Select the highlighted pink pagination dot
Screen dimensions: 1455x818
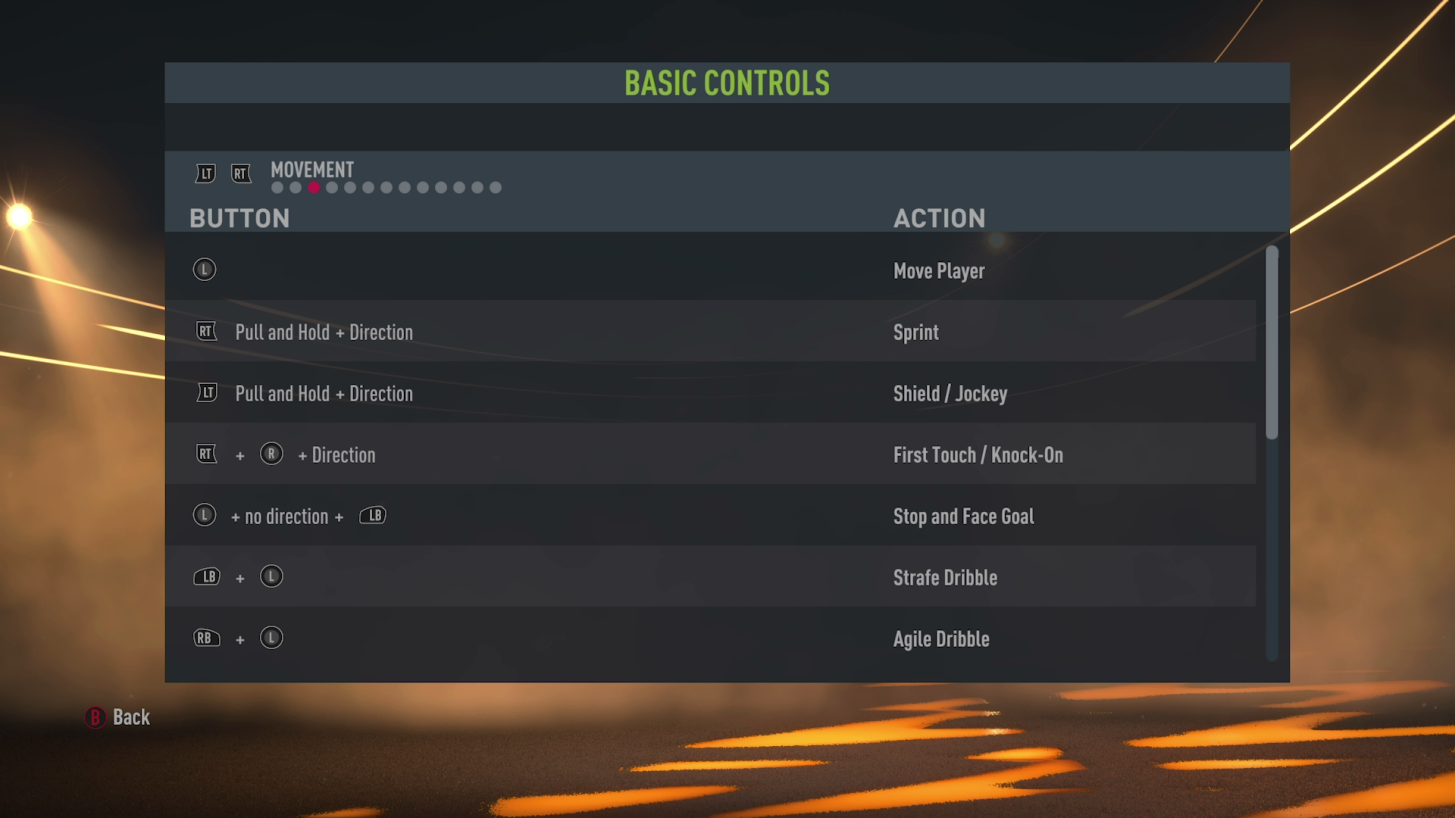pos(313,187)
